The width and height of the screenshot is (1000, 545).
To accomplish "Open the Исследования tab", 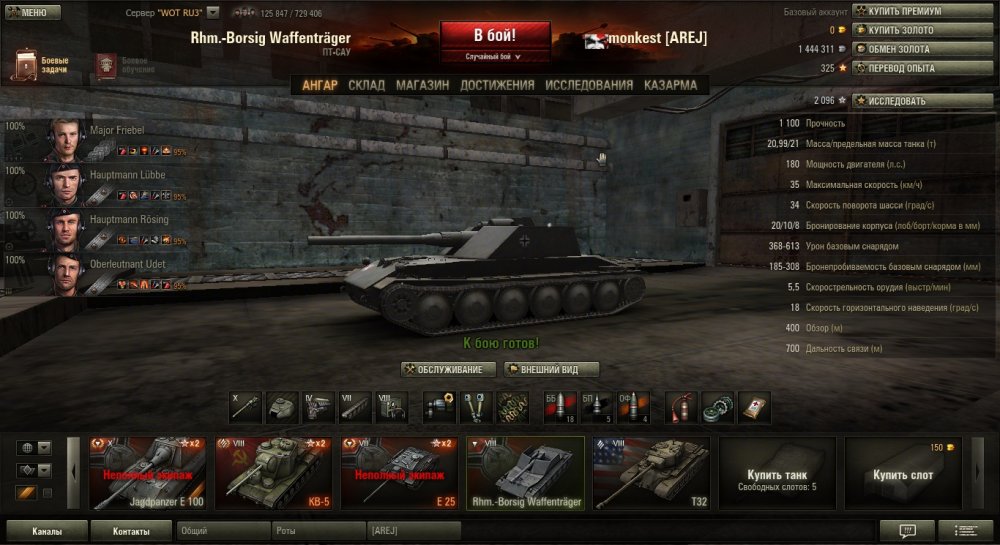I will point(589,85).
